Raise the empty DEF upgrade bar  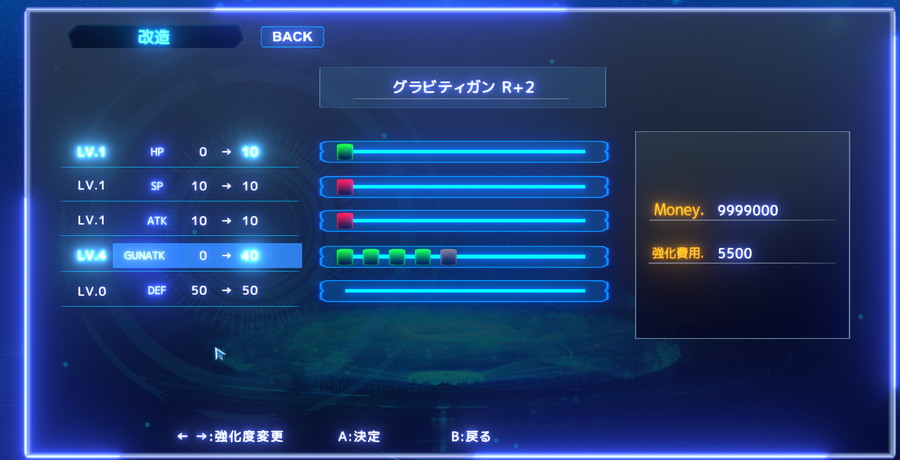coord(464,291)
